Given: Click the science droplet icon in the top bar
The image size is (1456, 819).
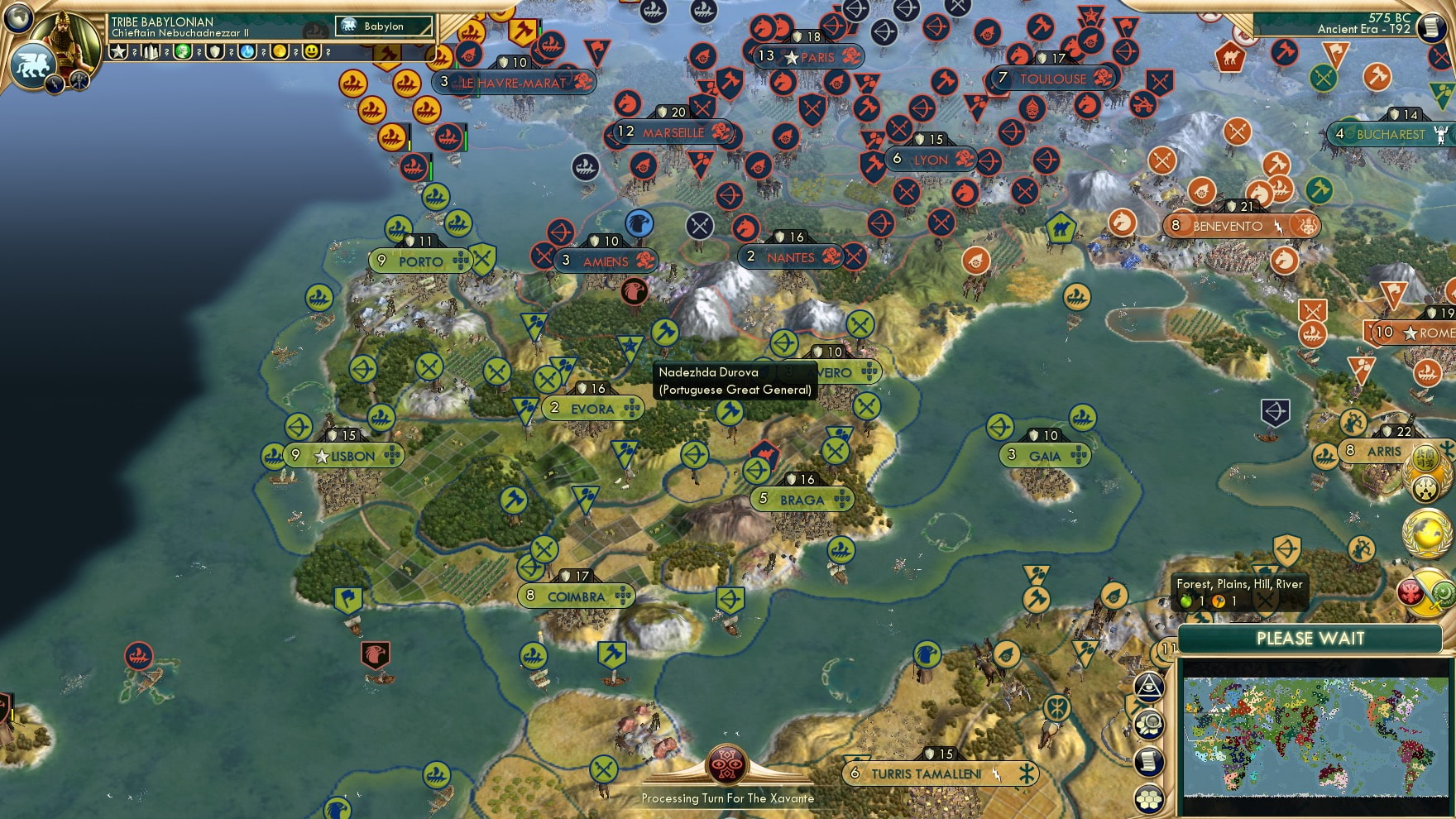Looking at the screenshot, I should (246, 51).
